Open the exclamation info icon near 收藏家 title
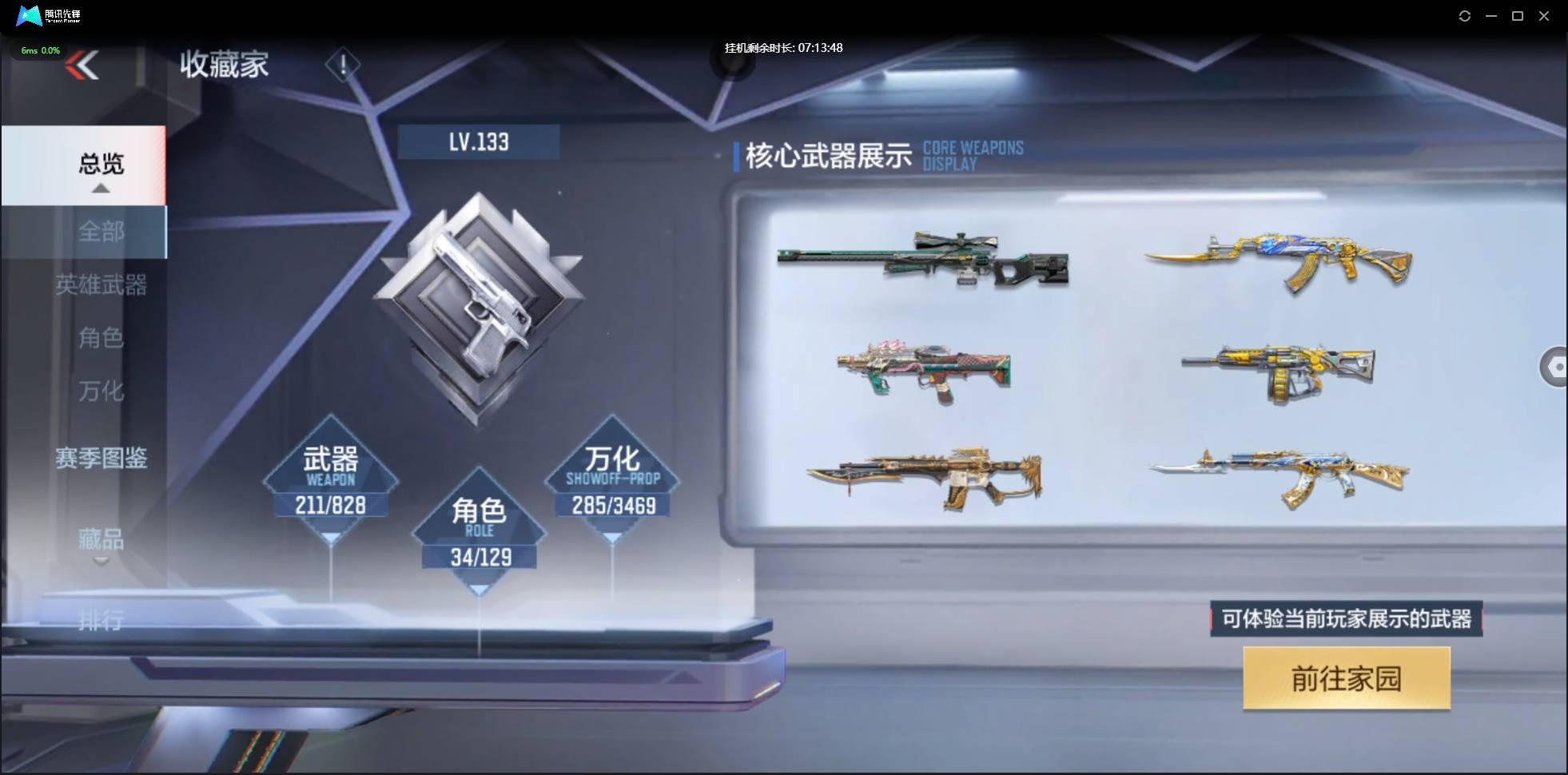1568x775 pixels. [344, 65]
